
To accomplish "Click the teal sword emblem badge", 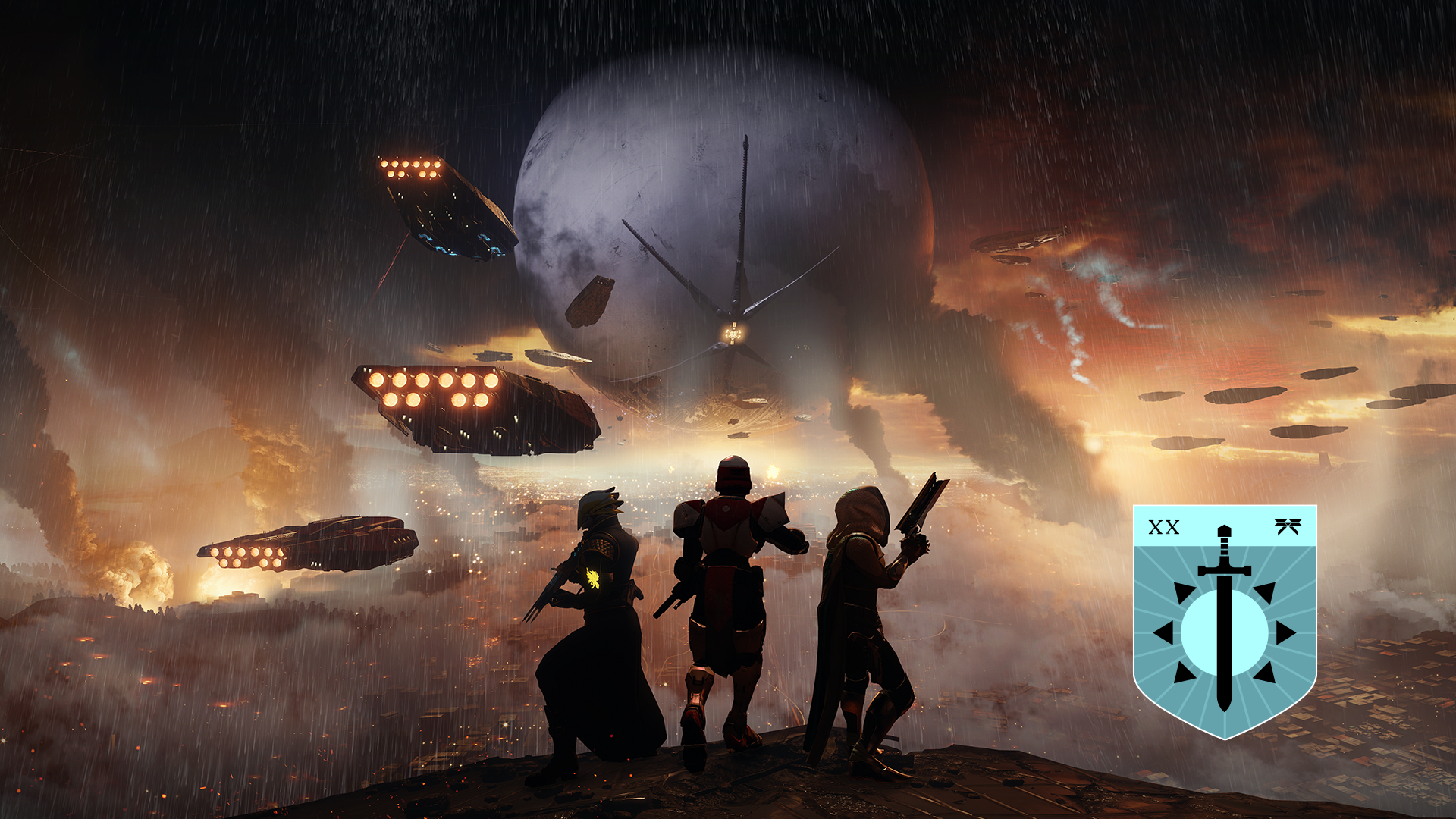I will [1224, 620].
